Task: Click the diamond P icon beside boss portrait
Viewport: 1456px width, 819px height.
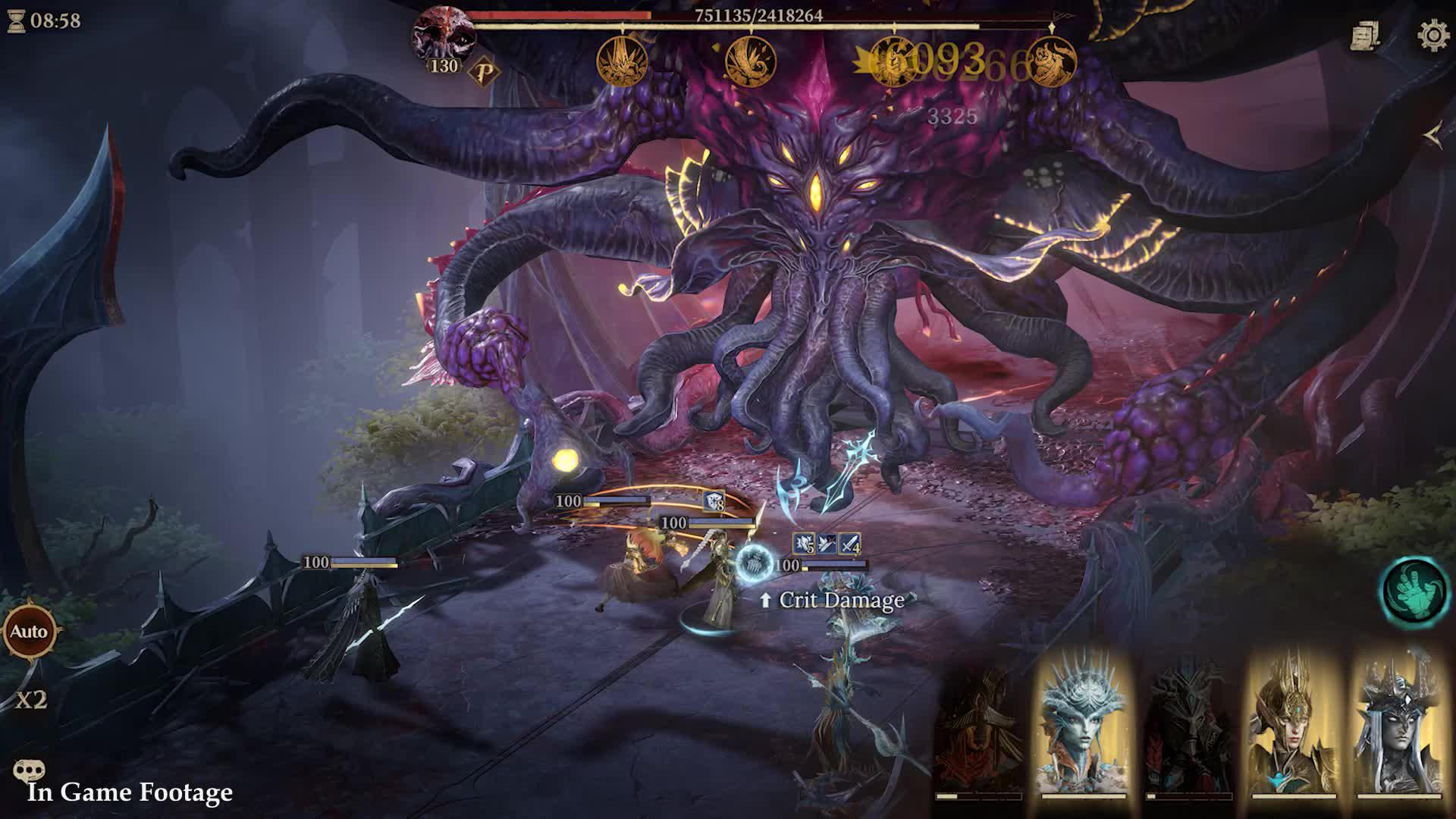Action: coord(484,73)
